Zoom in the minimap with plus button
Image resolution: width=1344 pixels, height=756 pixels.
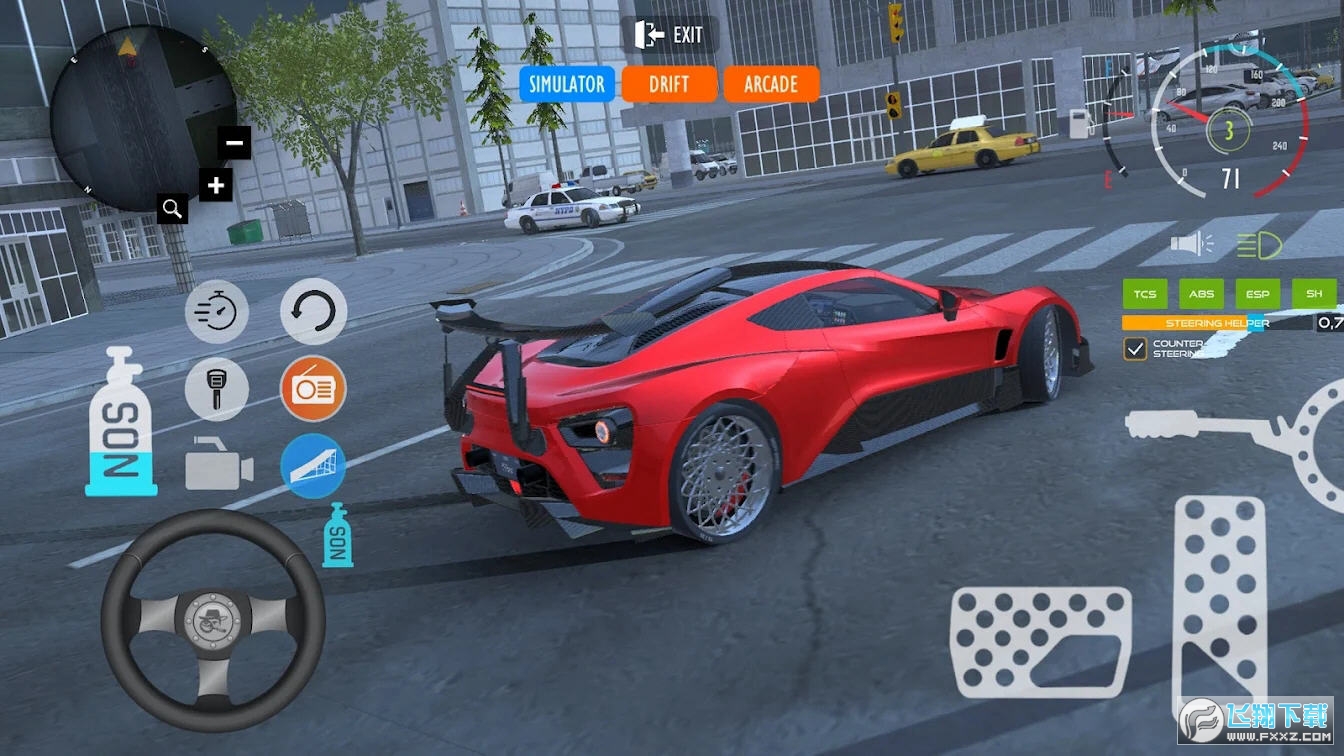pos(216,184)
